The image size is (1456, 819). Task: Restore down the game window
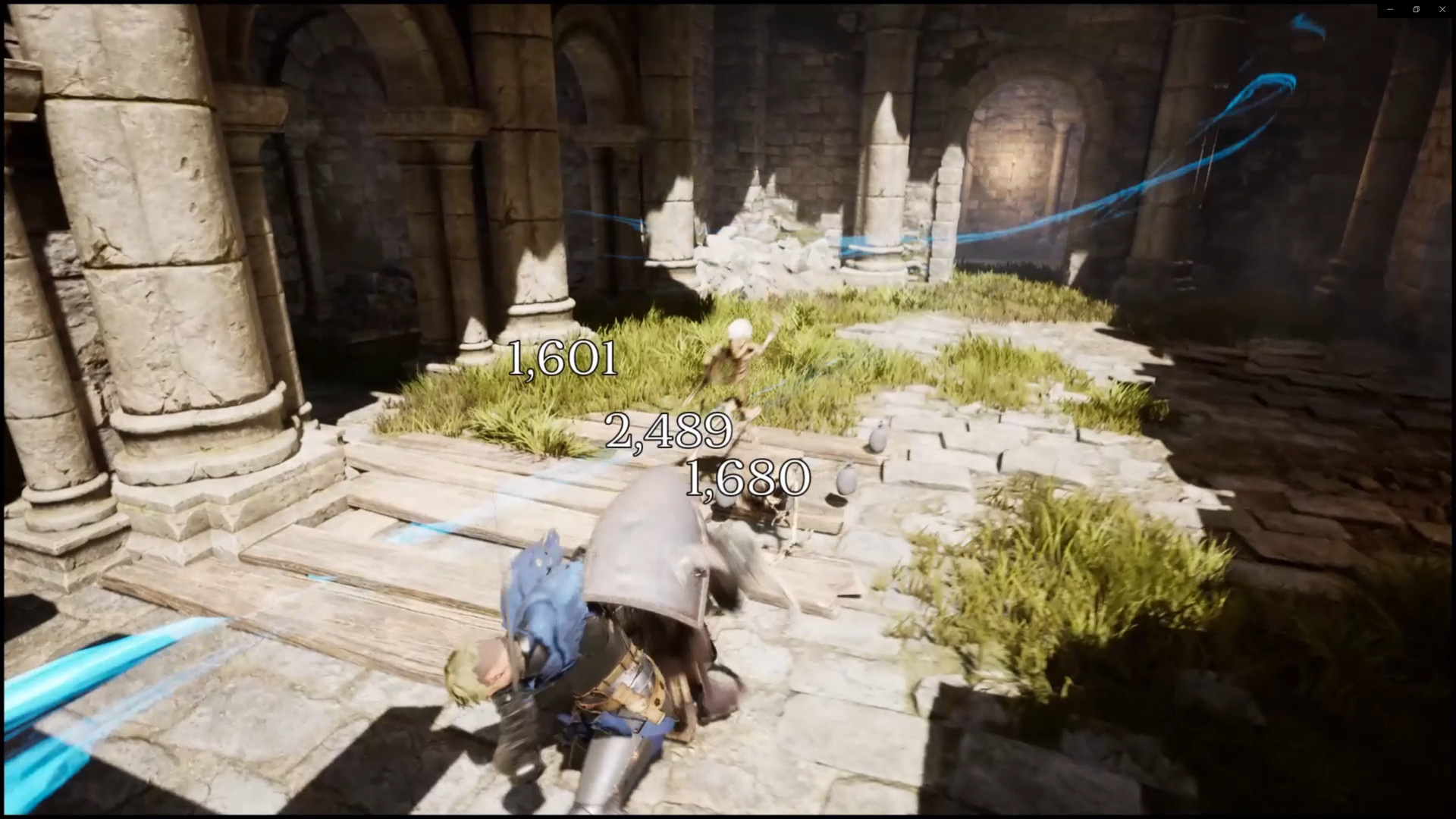[x=1417, y=9]
